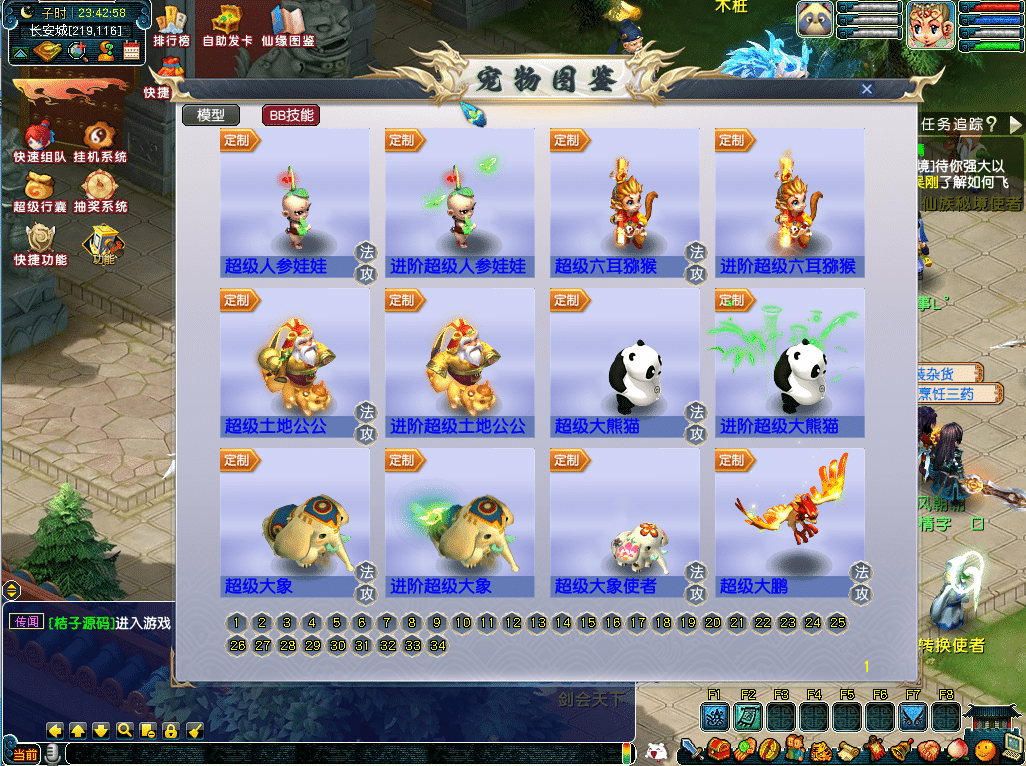Go to page 25 of the encyclopedia
Screen dimensions: 1026x766
click(838, 623)
